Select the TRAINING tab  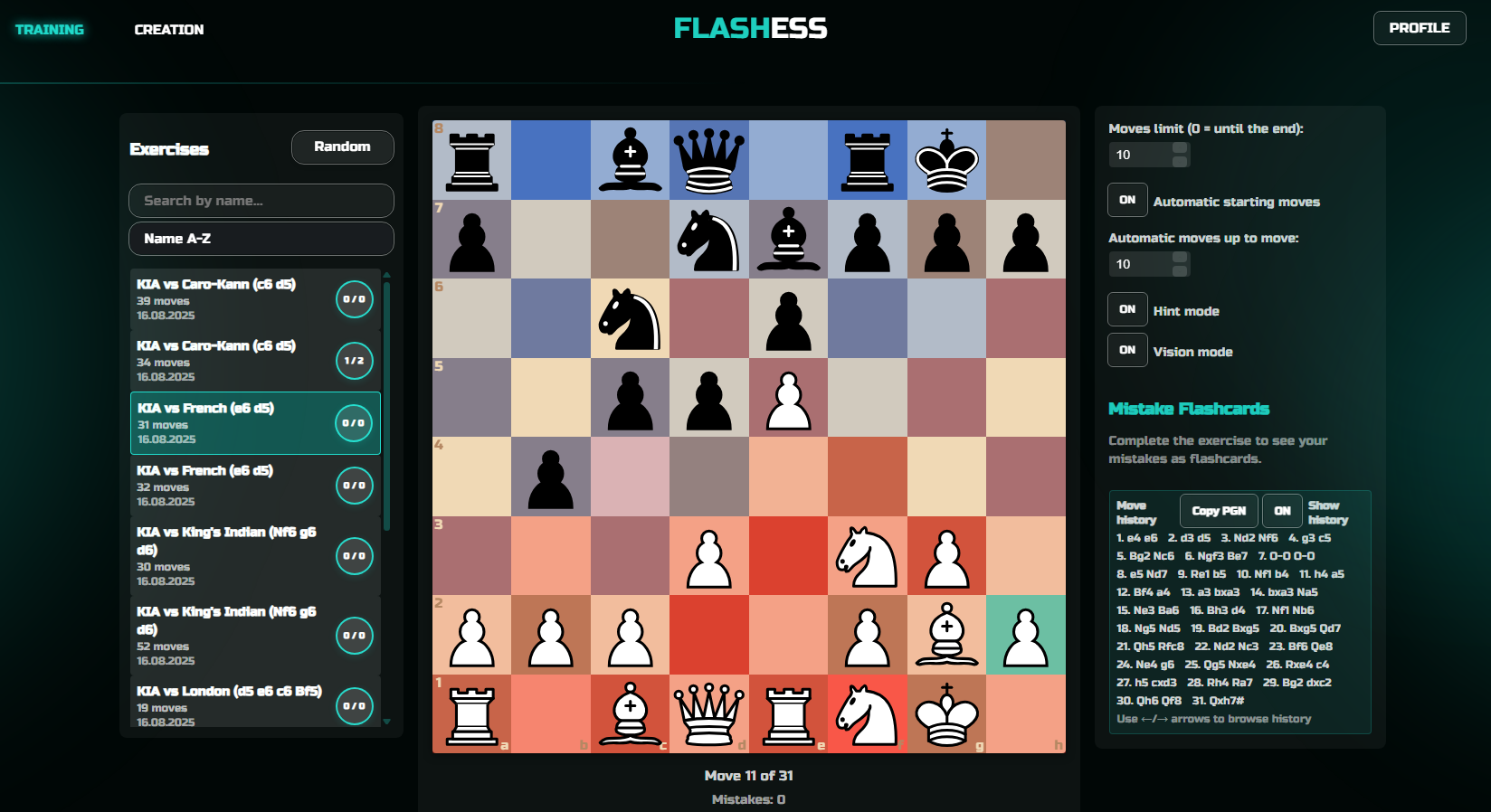[50, 28]
